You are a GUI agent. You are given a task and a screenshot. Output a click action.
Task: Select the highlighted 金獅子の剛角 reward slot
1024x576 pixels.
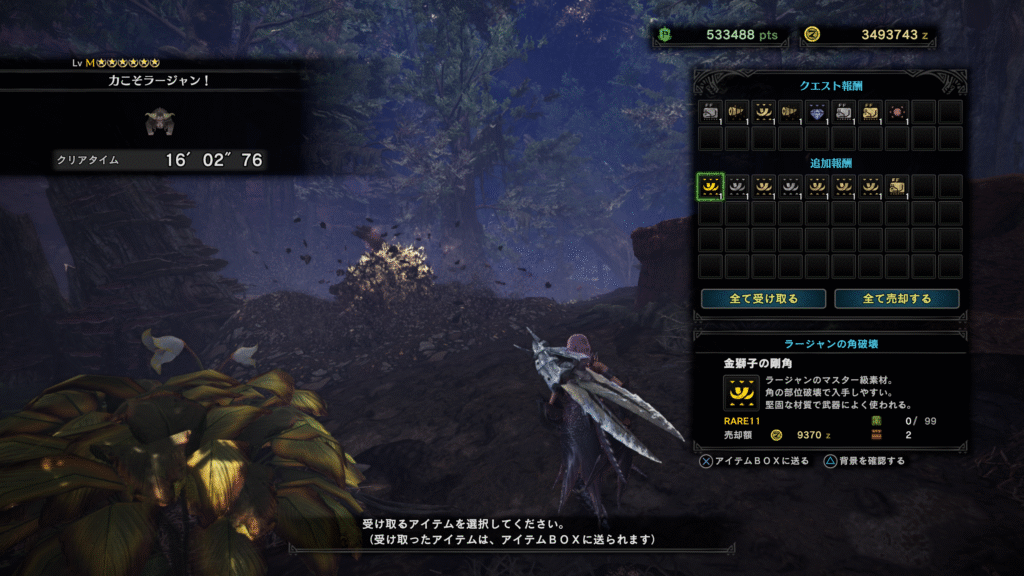(x=710, y=186)
